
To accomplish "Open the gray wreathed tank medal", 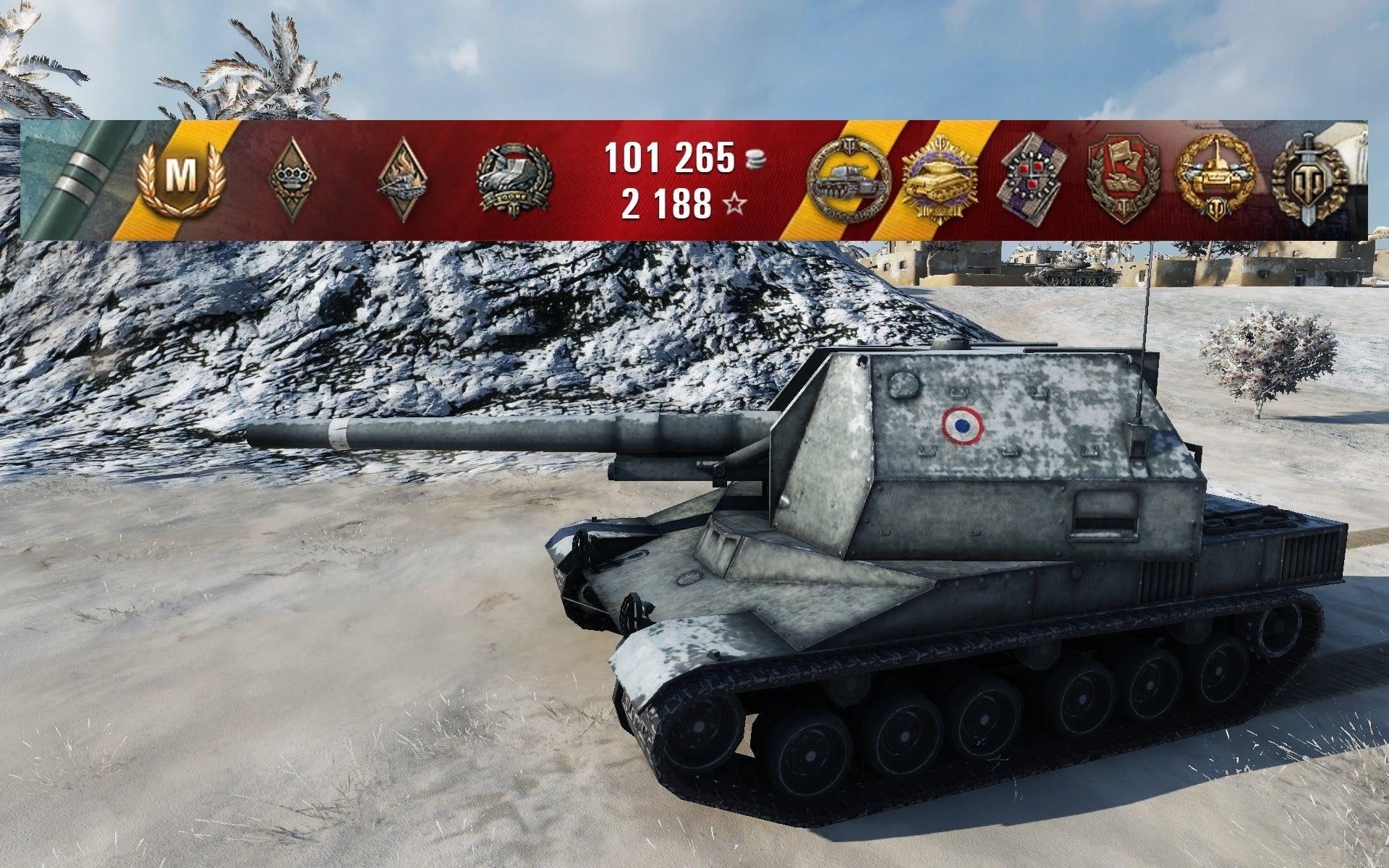I will [513, 178].
